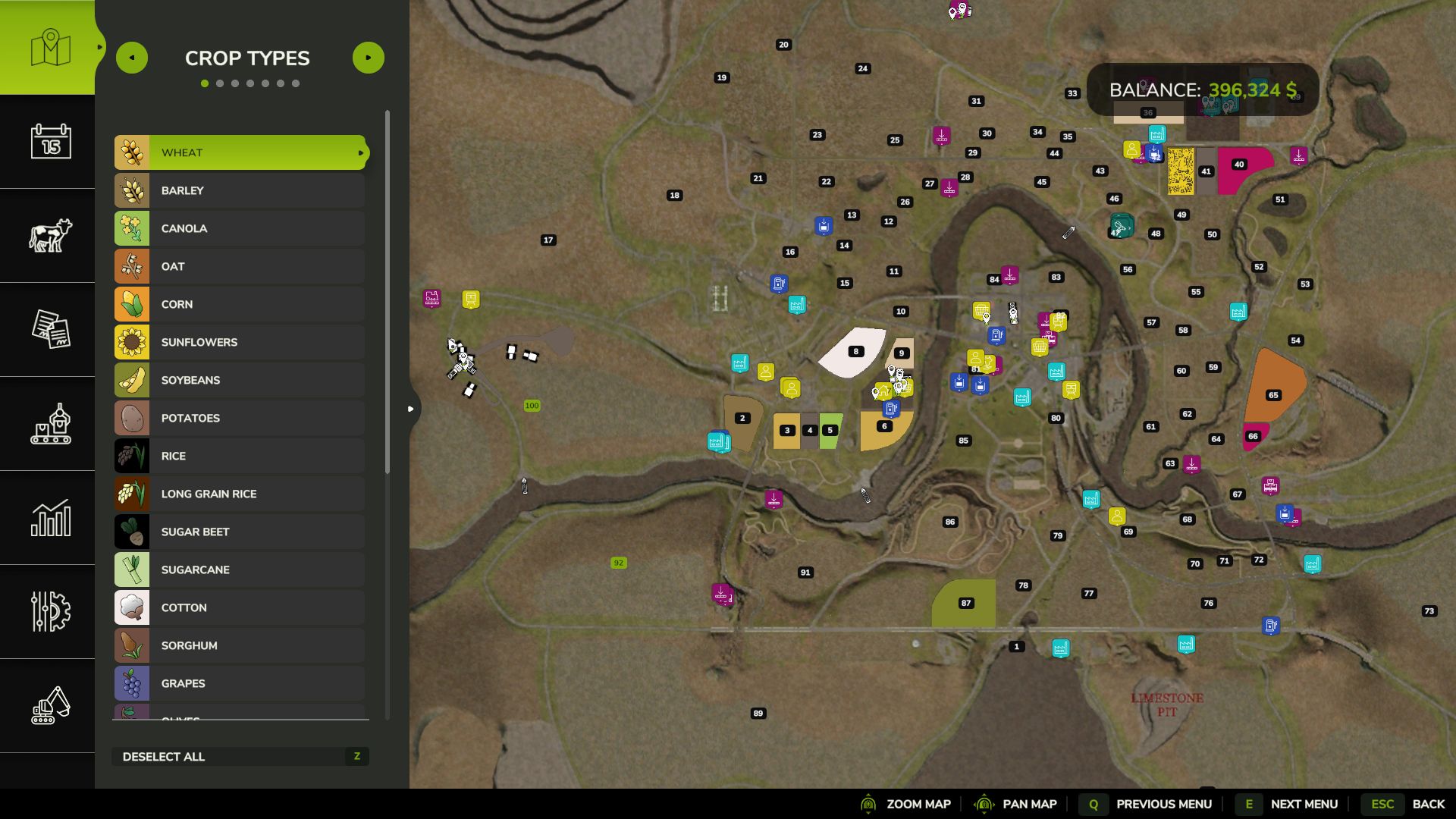
Task: Switch to the contracts documents tab
Action: [50, 330]
